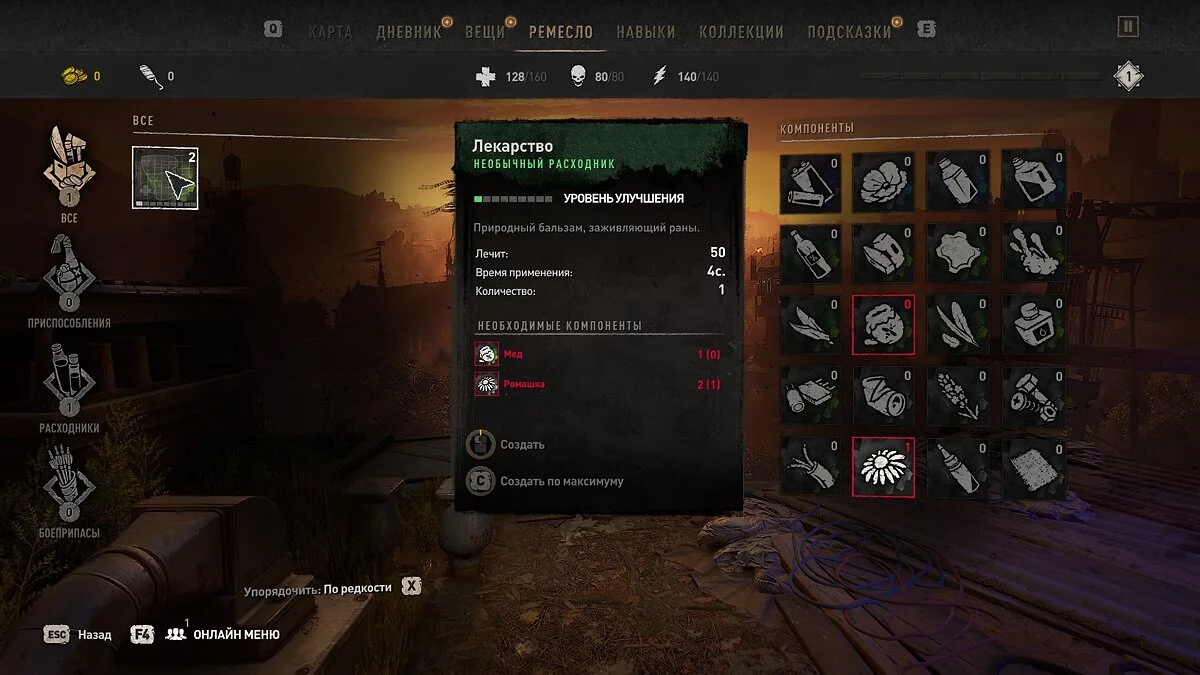Click the pause button in the corner
The image size is (1200, 675).
[1128, 27]
